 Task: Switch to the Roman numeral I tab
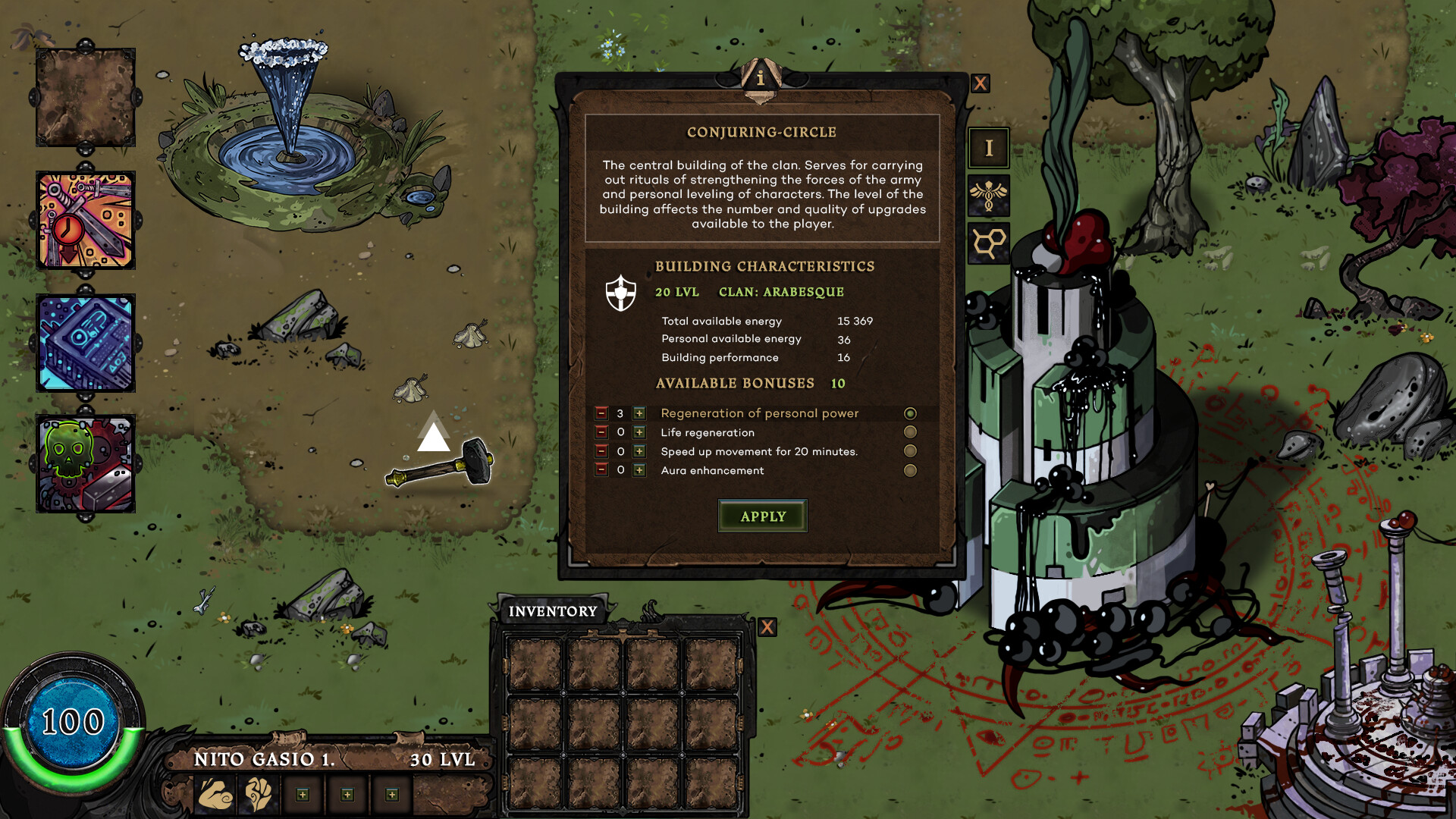click(988, 148)
